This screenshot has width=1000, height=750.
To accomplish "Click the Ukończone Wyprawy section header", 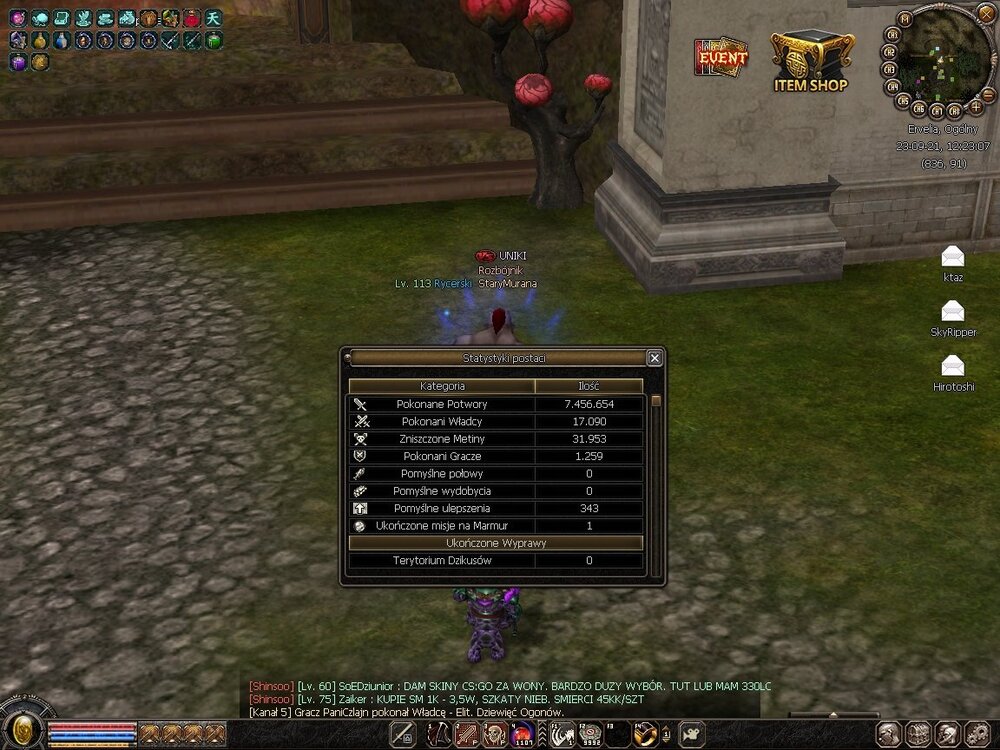I will (x=495, y=543).
